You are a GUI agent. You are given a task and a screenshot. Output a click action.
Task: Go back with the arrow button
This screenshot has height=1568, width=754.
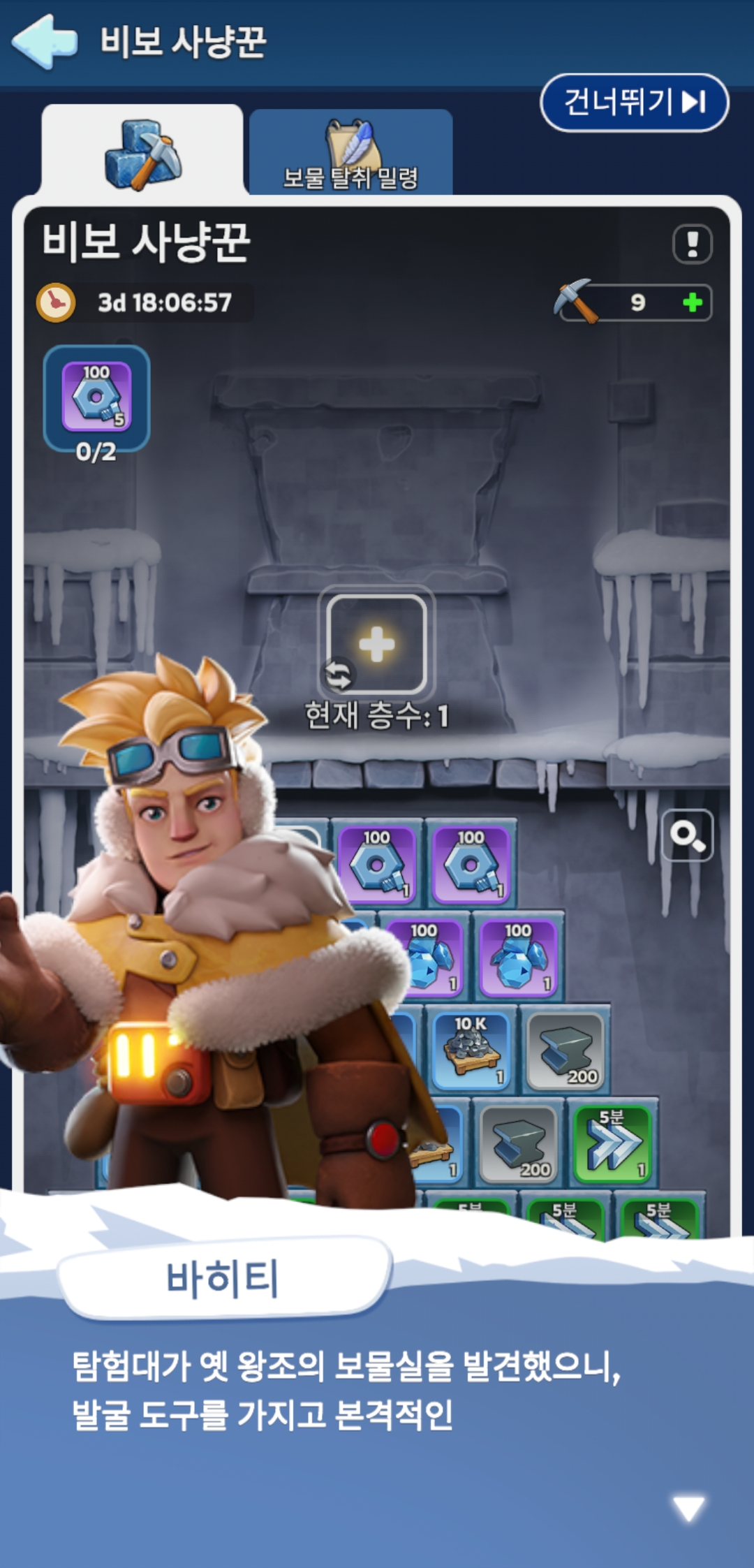45,42
